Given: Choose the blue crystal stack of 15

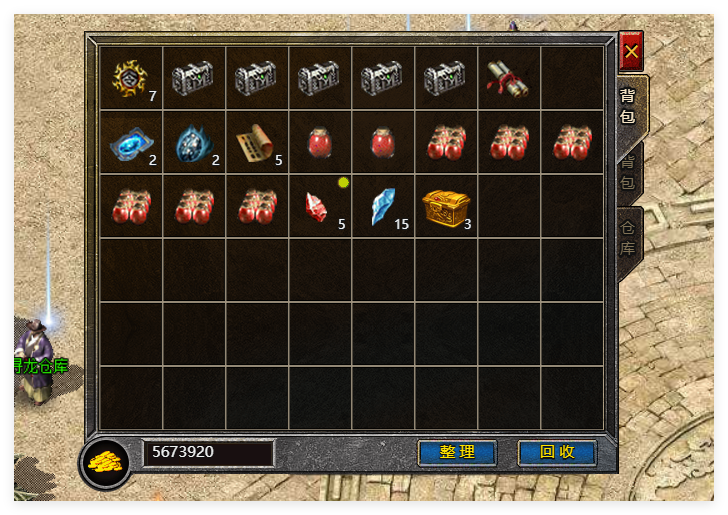Looking at the screenshot, I should pos(382,206).
